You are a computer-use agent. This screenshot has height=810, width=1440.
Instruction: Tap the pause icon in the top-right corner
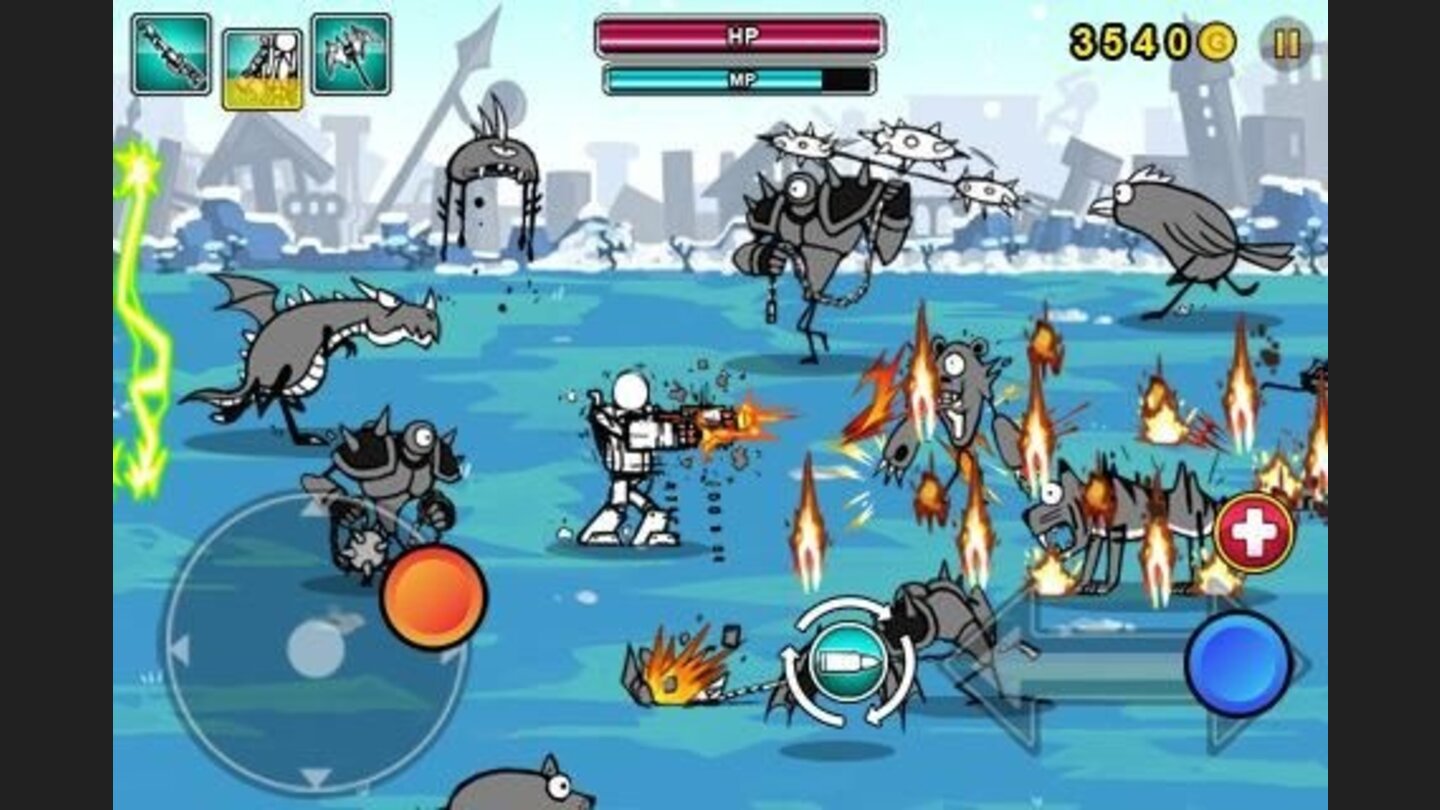tap(1287, 43)
